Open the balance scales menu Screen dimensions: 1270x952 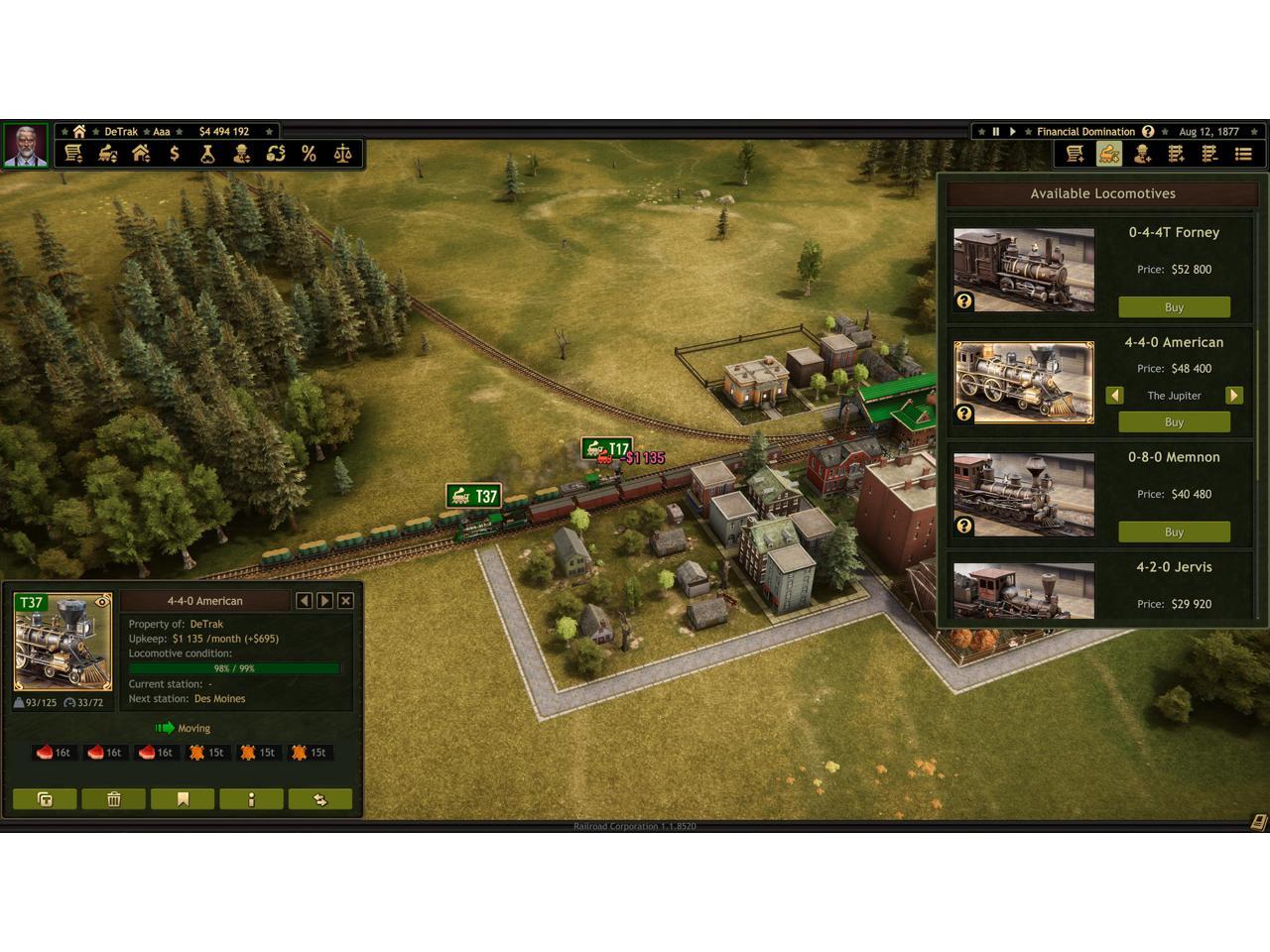pyautogui.click(x=342, y=154)
